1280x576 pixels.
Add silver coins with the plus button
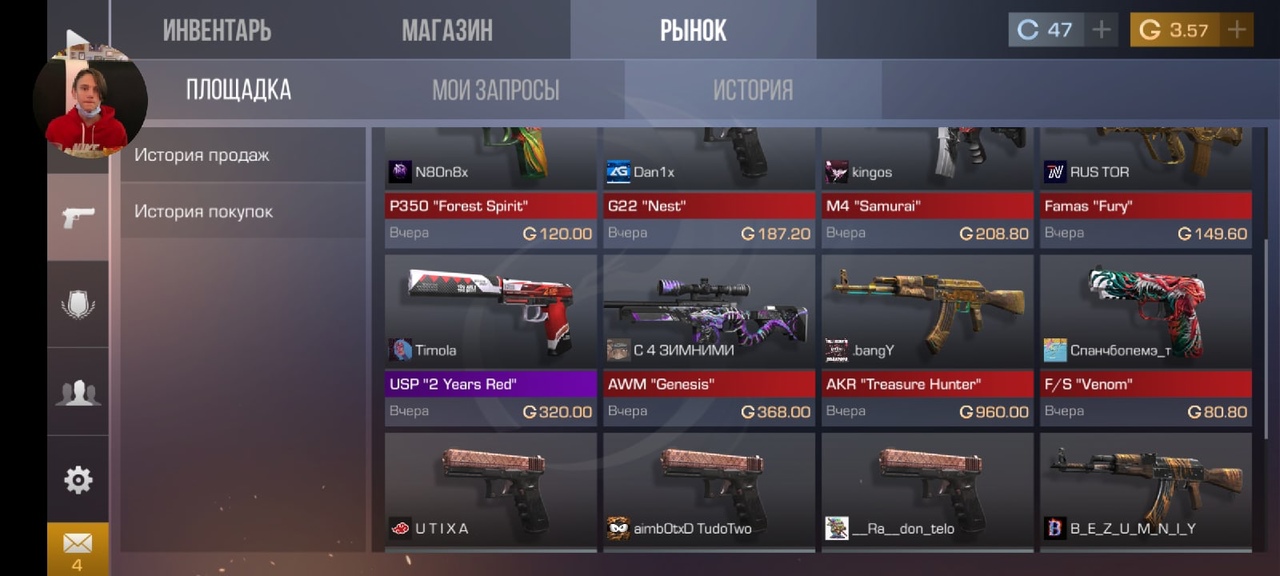1101,30
